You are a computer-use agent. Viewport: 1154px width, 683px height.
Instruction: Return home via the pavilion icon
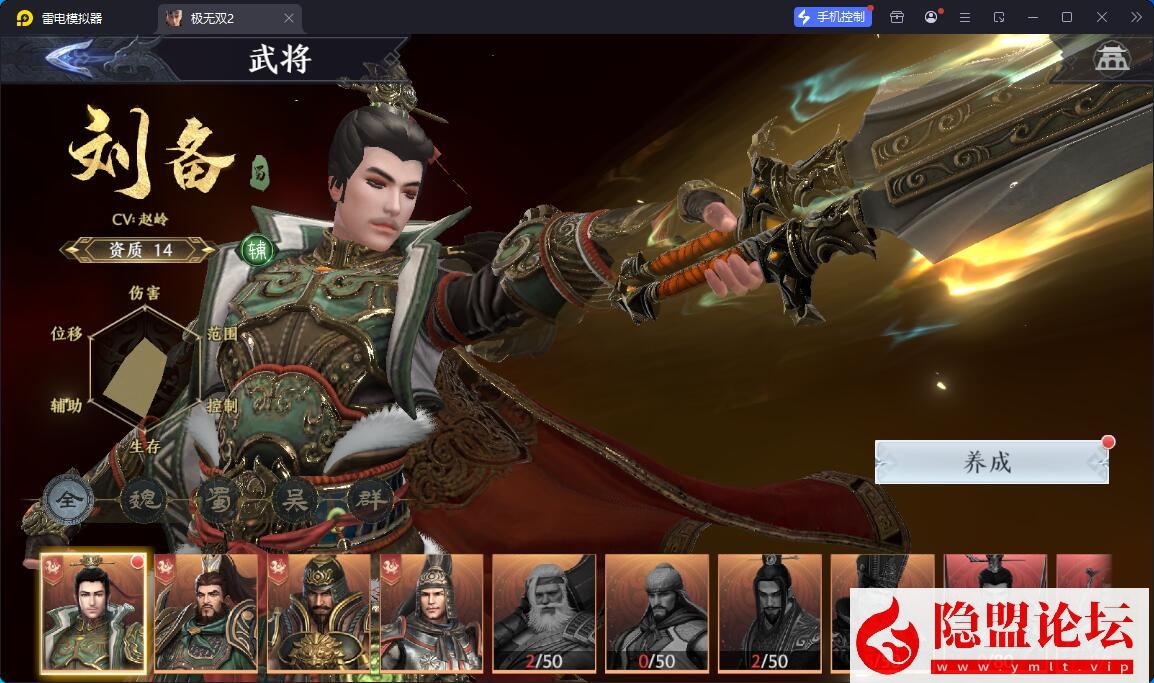(1110, 59)
